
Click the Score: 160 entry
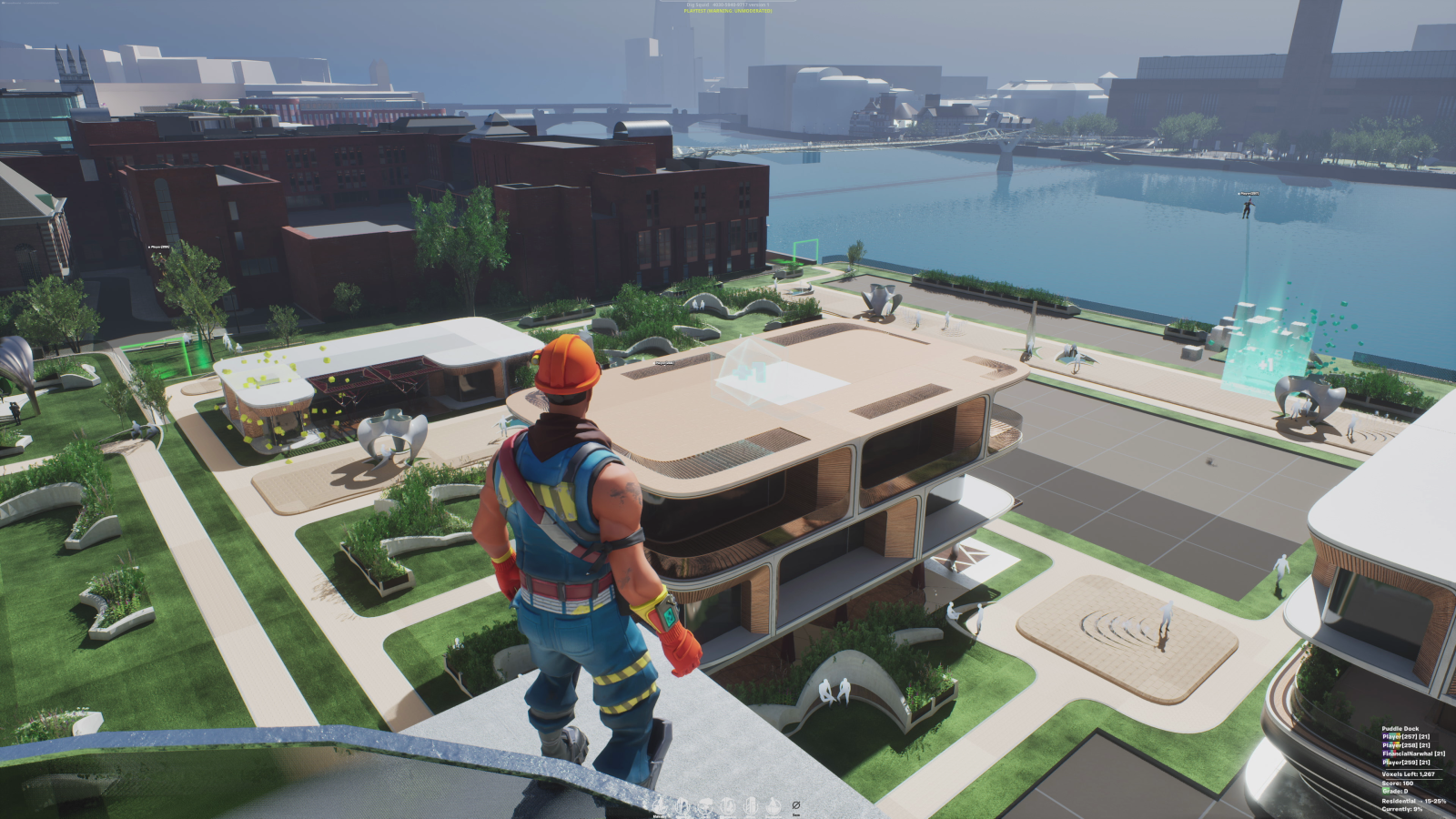[x=1397, y=783]
